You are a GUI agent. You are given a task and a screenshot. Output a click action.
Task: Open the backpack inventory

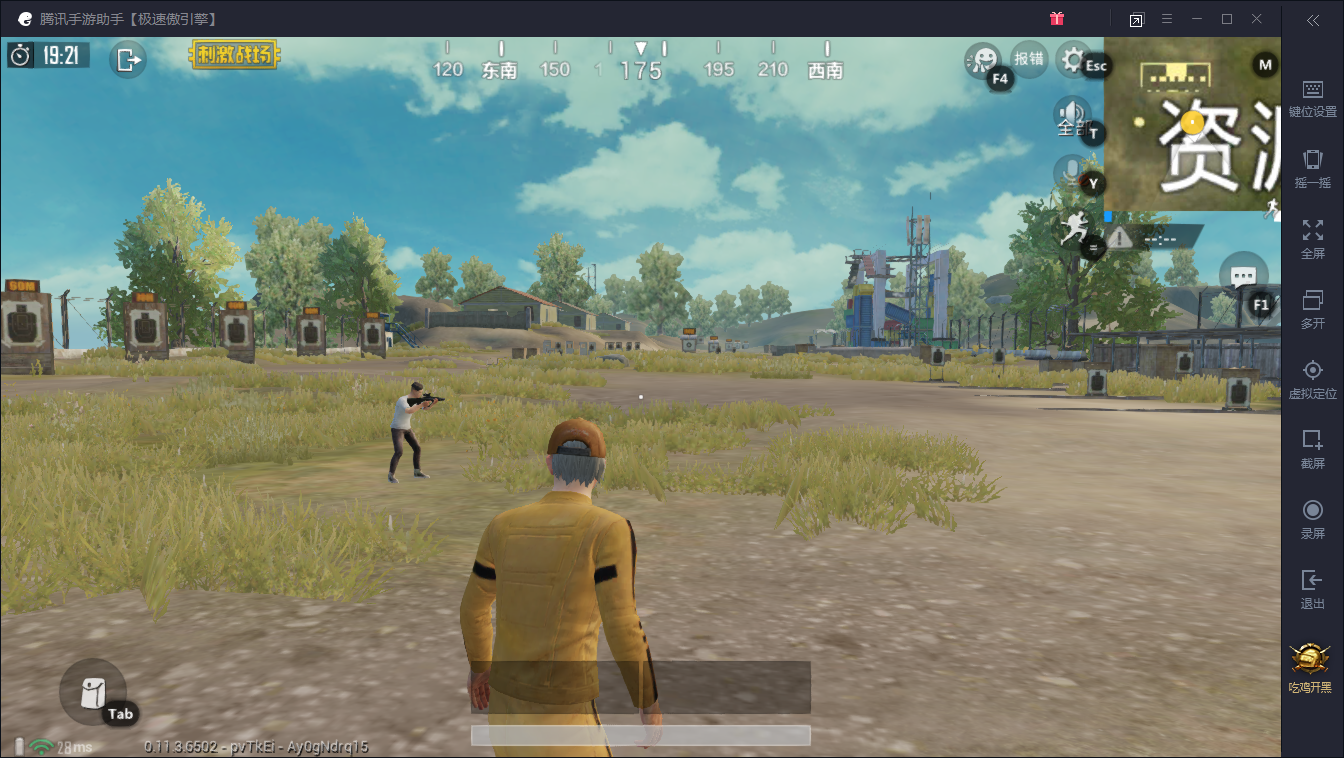pyautogui.click(x=92, y=691)
